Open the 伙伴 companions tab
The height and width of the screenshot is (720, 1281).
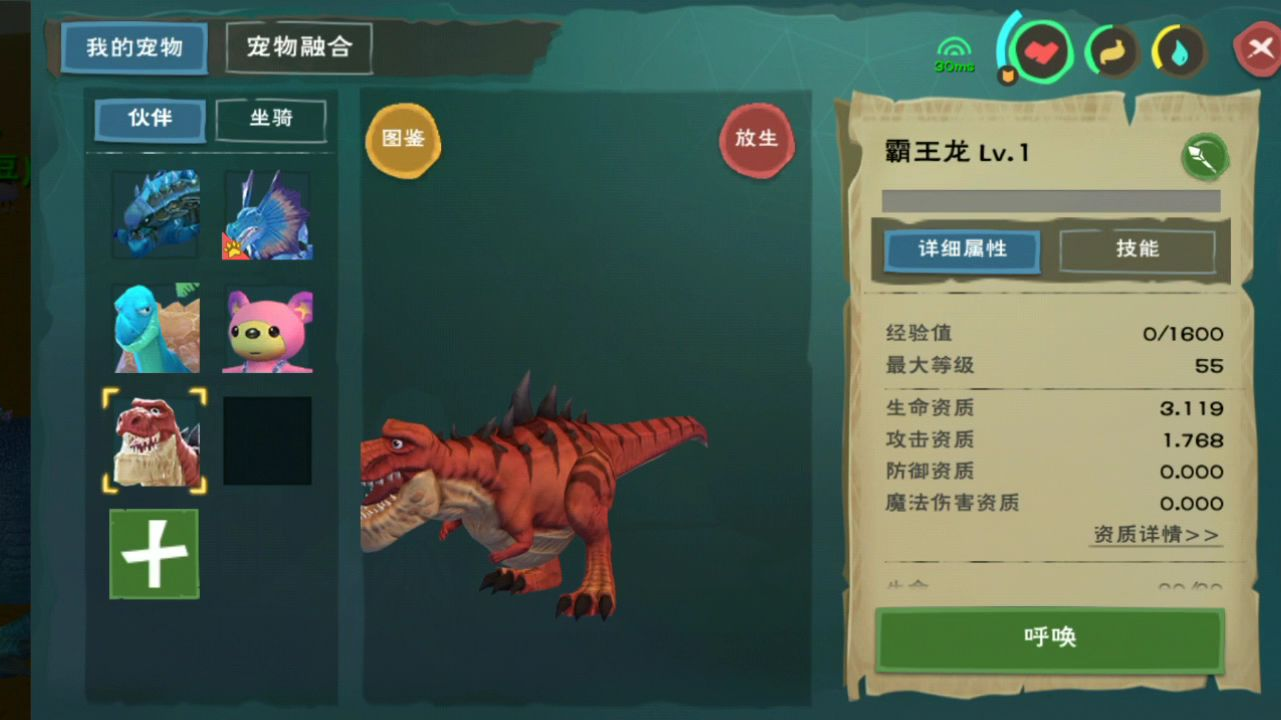pos(148,120)
